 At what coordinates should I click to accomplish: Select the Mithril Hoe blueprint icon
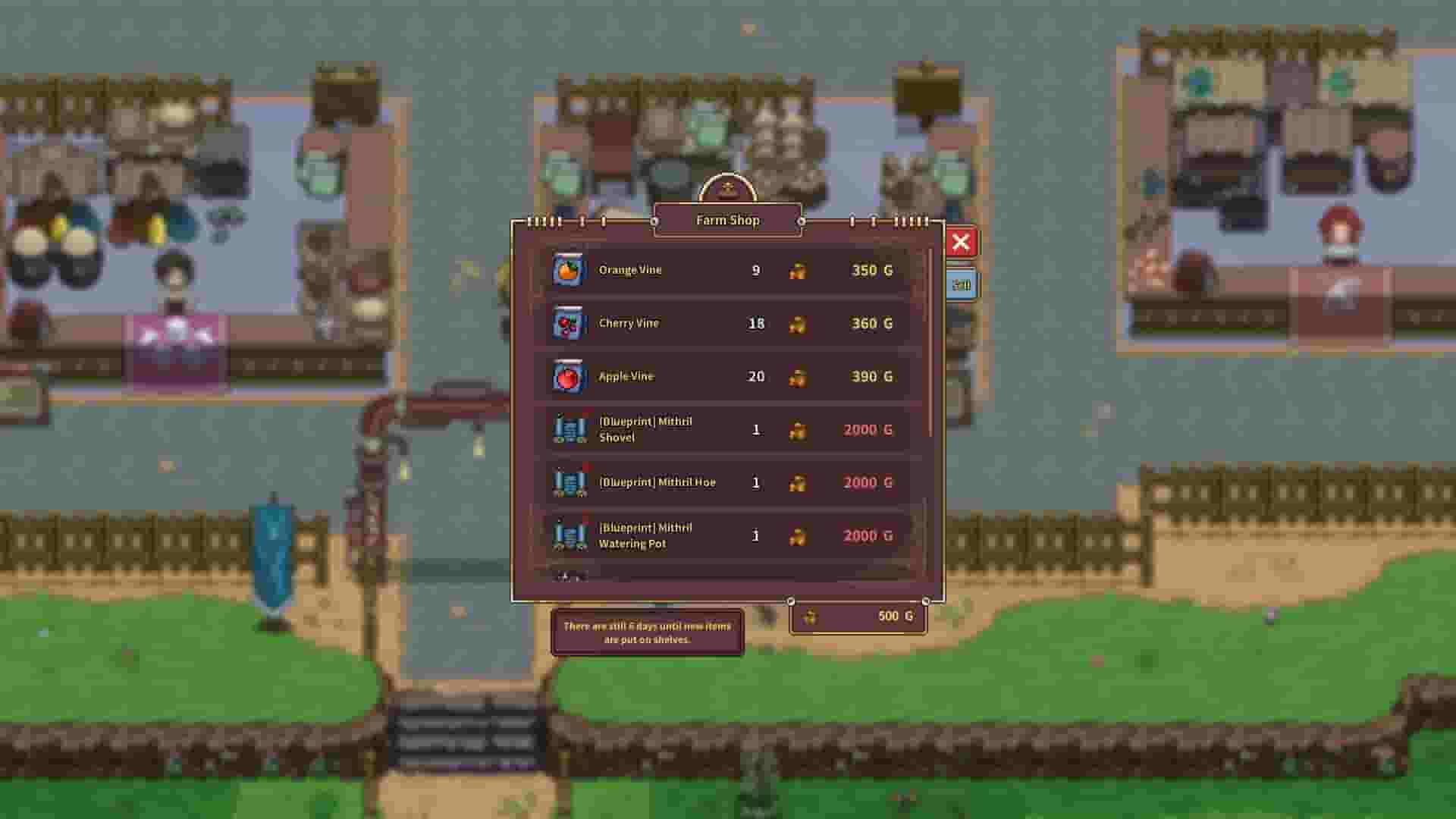point(570,482)
